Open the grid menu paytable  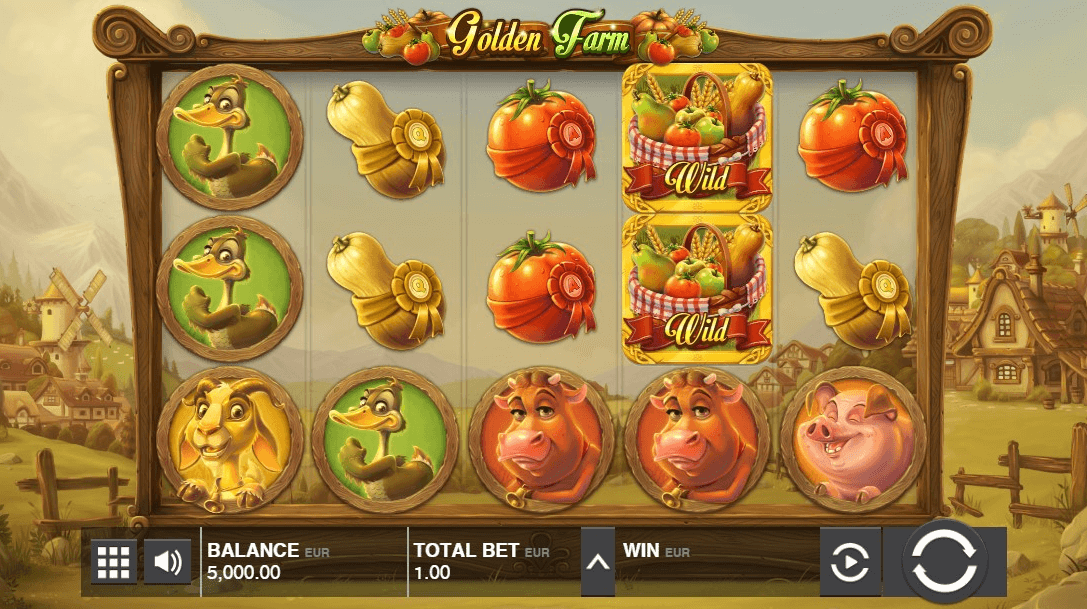[114, 562]
